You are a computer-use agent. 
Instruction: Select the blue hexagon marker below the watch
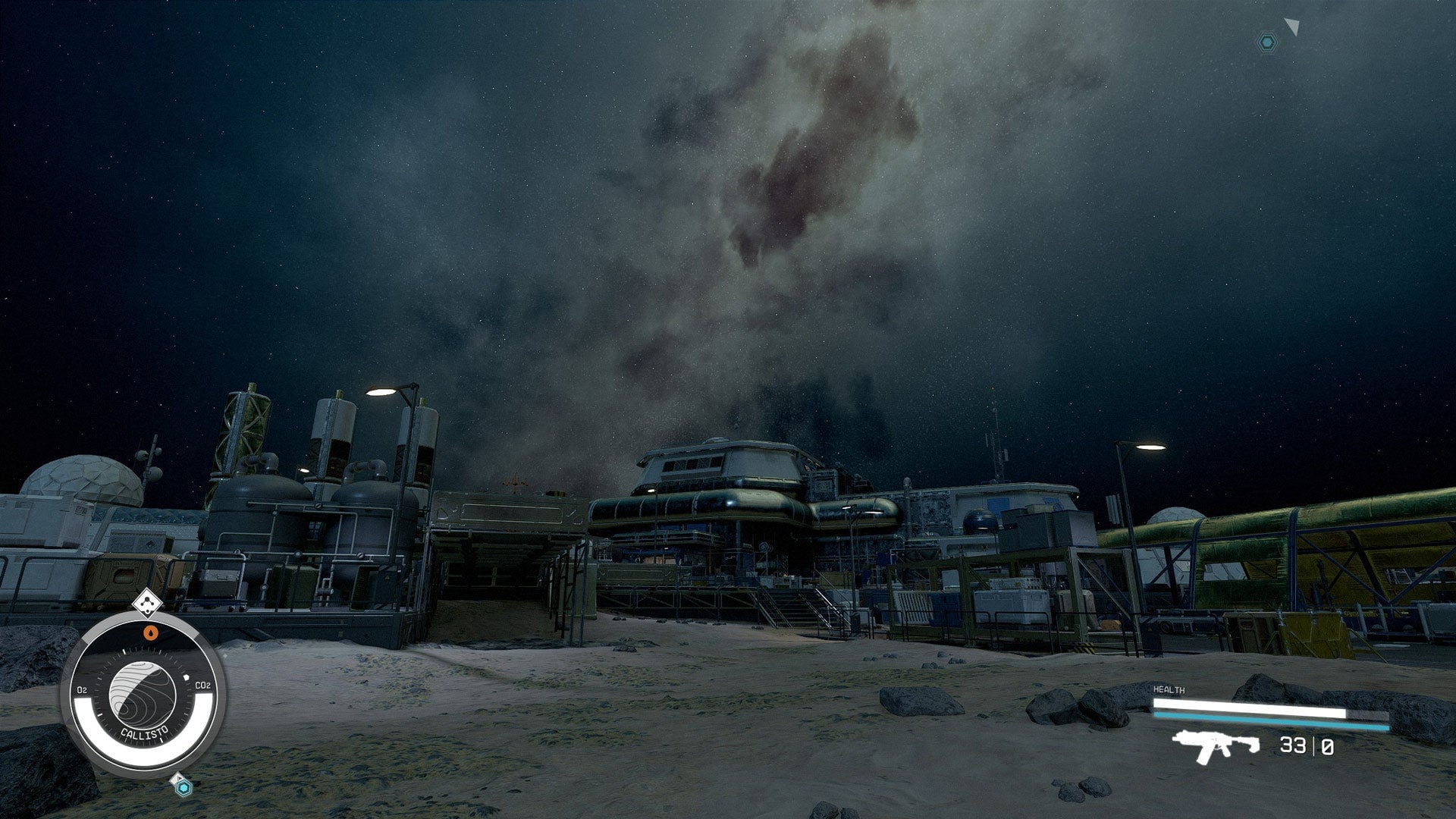(183, 788)
